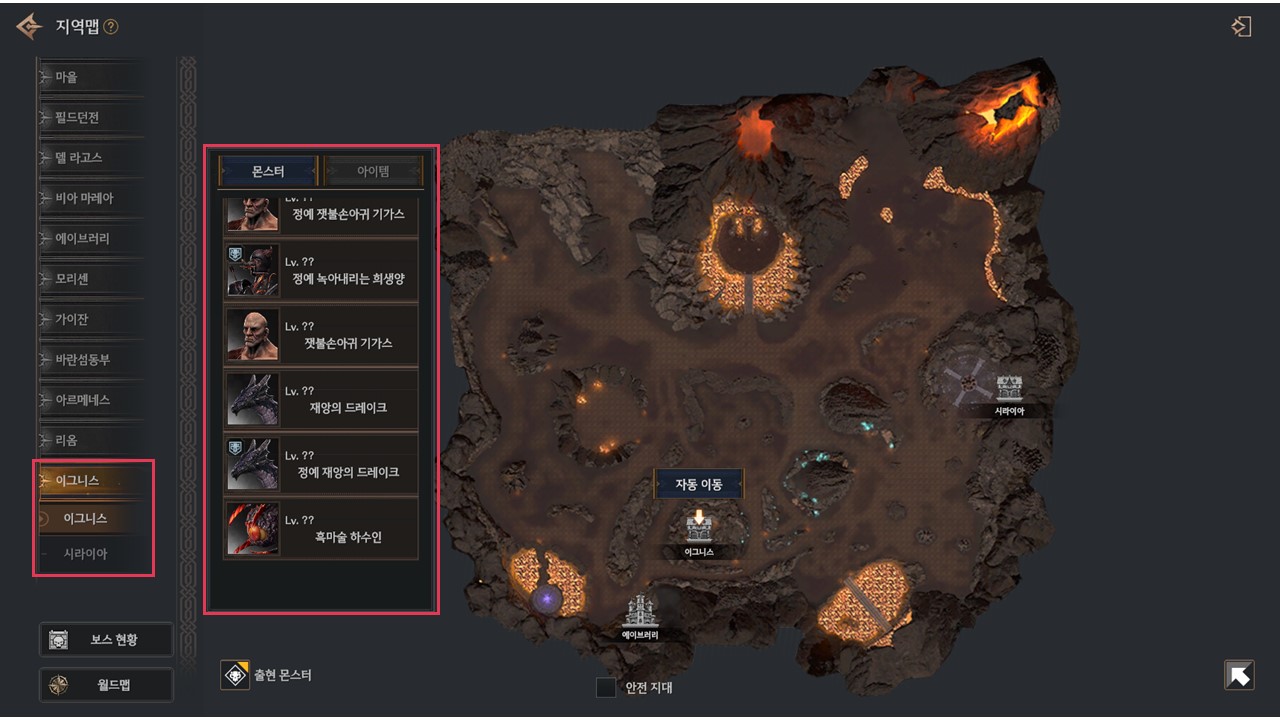The image size is (1280, 720).
Task: Exit the region map screen
Action: pyautogui.click(x=1241, y=27)
